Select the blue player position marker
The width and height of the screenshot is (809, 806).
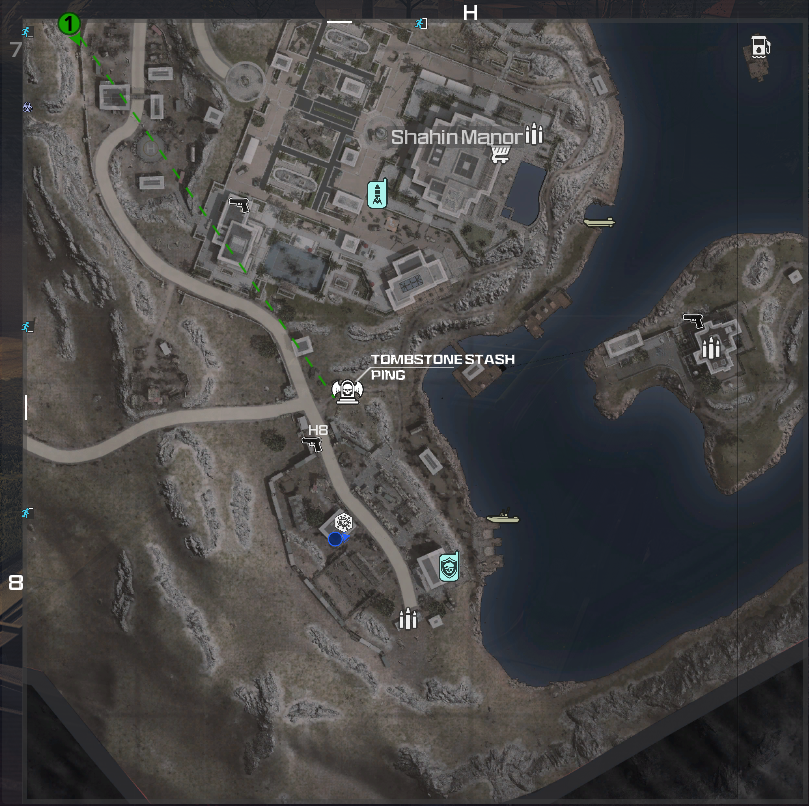(x=335, y=539)
